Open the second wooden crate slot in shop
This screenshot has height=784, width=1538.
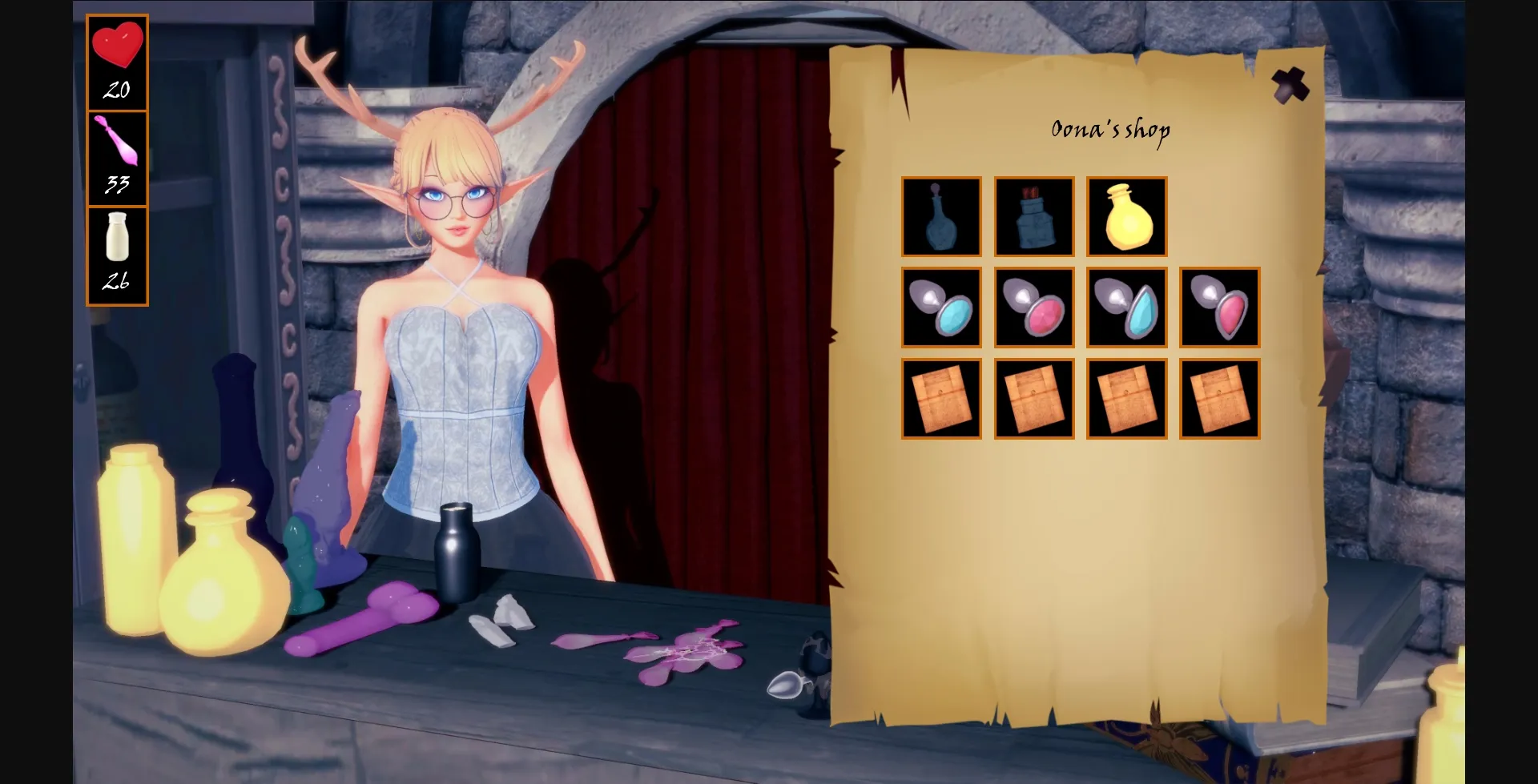coord(1034,399)
